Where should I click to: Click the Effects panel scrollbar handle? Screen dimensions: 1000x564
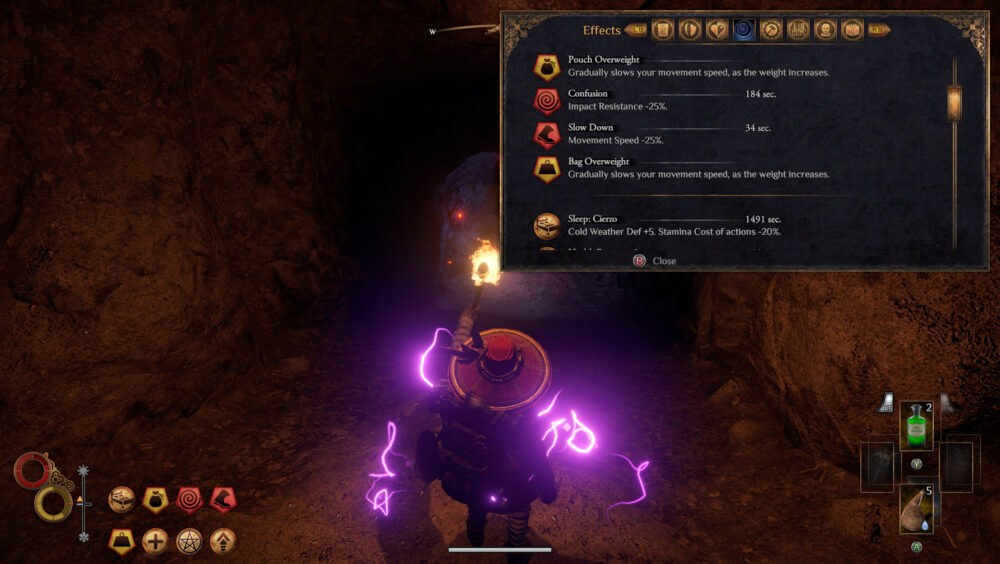[954, 102]
